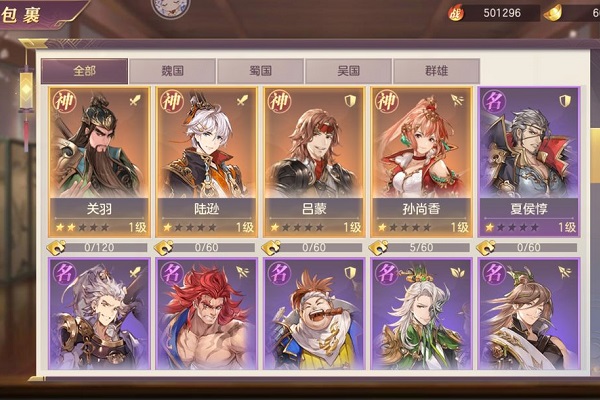600x400 pixels.
Task: Select the 关羽 hero card
Action: [99, 160]
